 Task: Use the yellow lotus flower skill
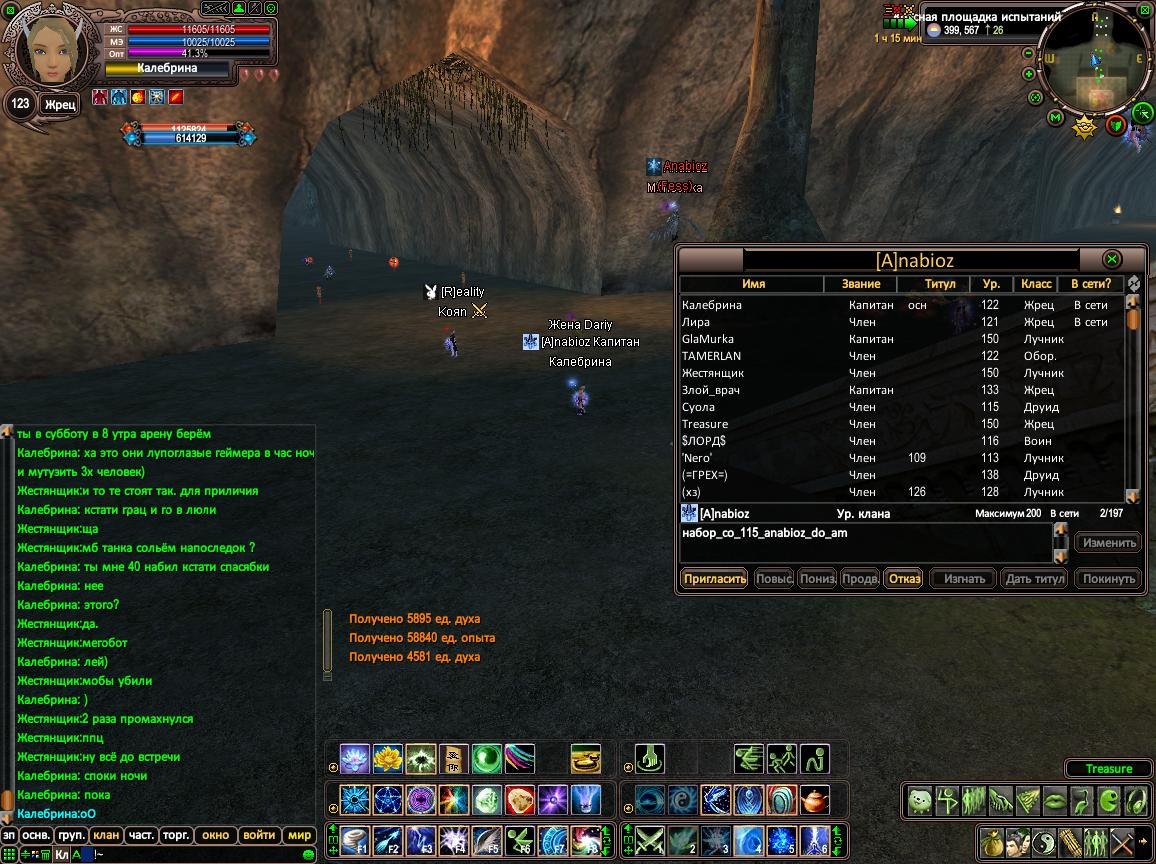click(387, 759)
